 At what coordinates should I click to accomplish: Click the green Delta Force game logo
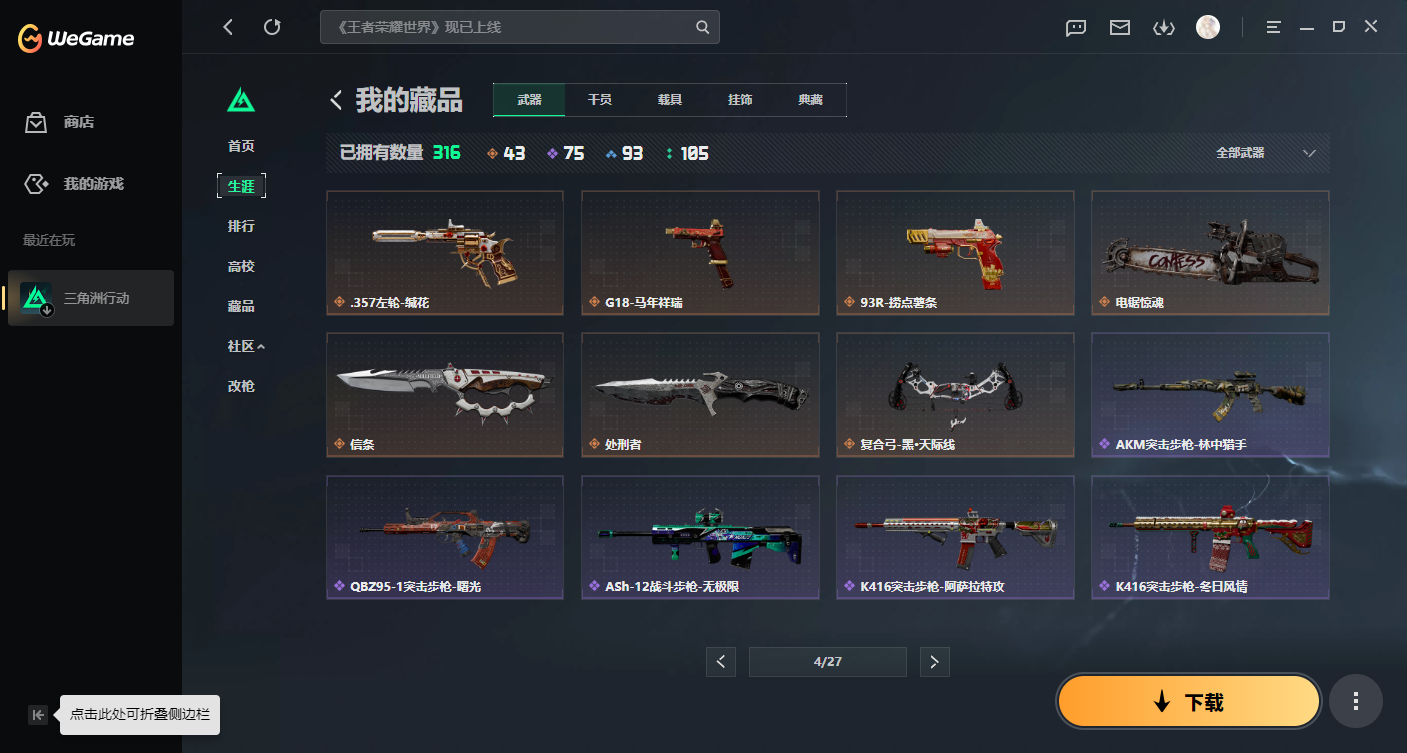click(241, 100)
